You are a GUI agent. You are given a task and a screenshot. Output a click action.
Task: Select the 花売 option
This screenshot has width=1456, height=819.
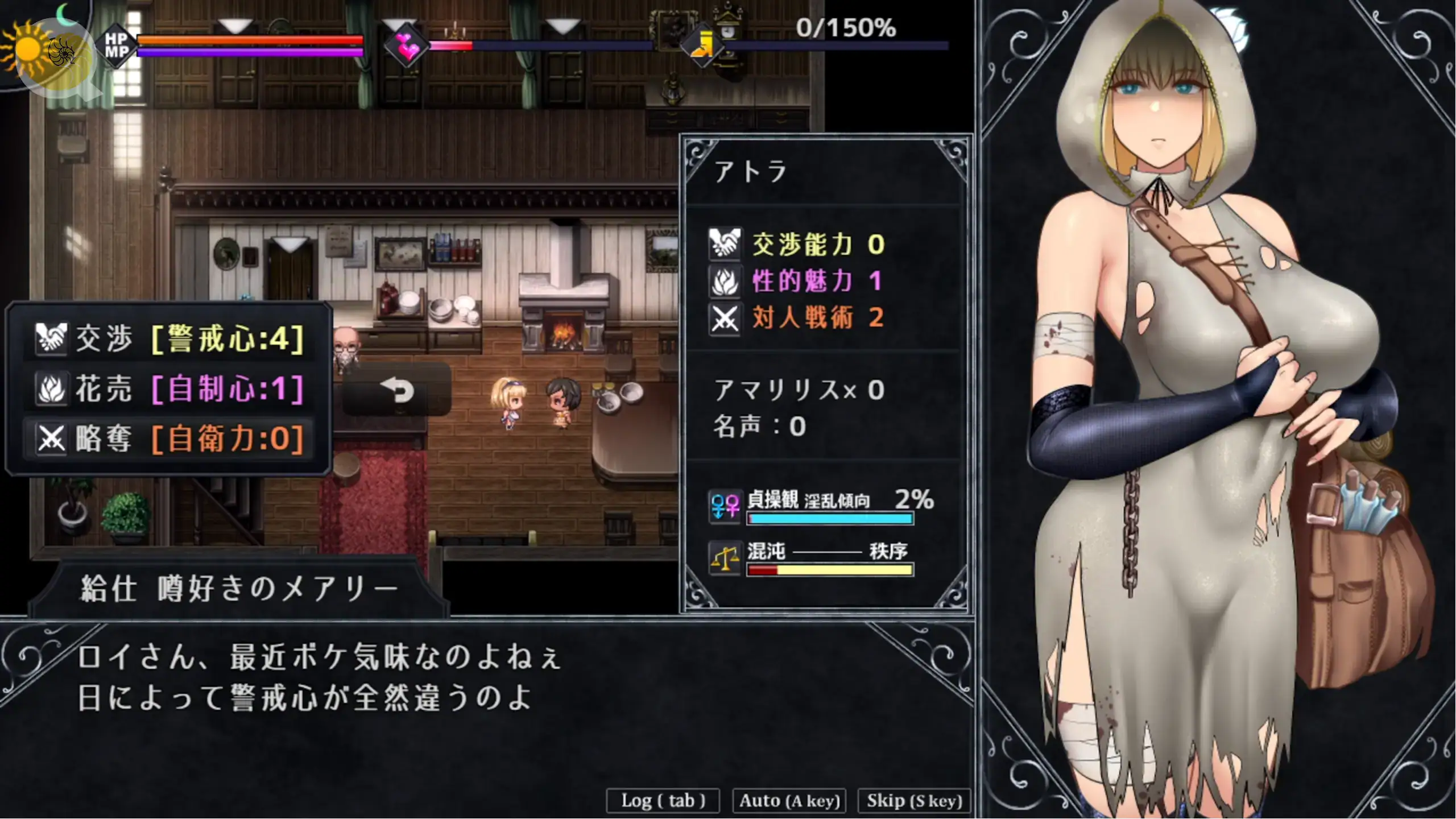[x=169, y=389]
